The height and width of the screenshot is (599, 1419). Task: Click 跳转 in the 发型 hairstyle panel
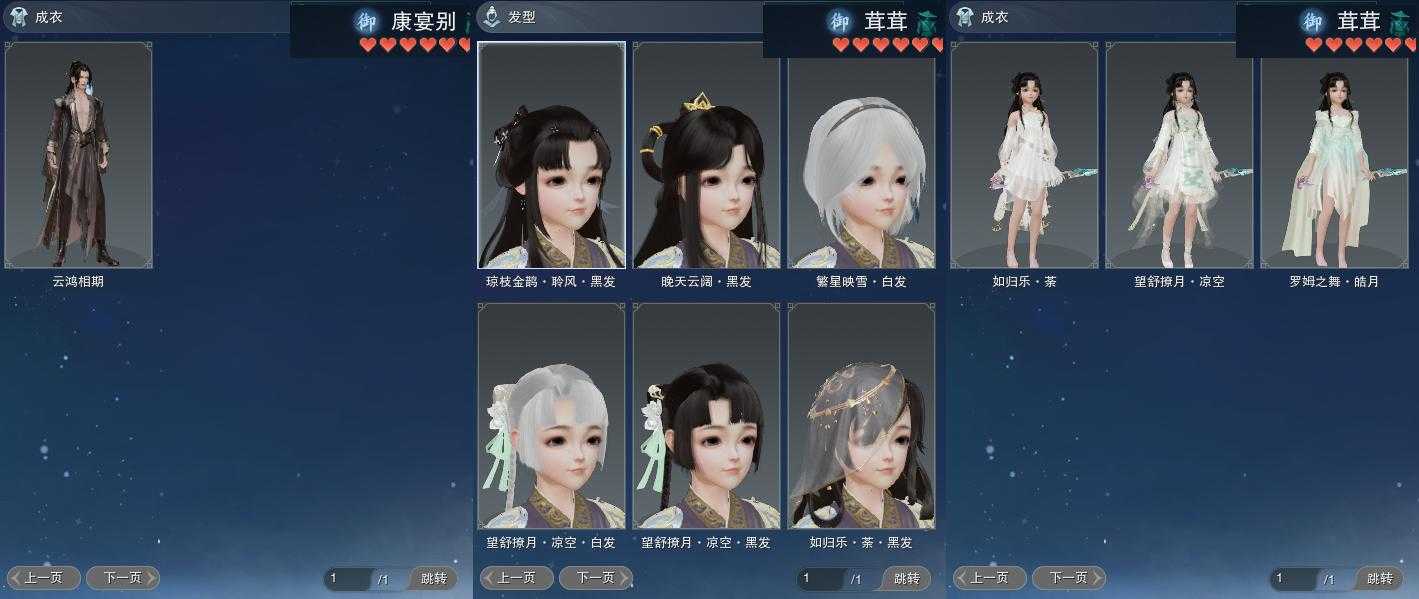click(906, 579)
